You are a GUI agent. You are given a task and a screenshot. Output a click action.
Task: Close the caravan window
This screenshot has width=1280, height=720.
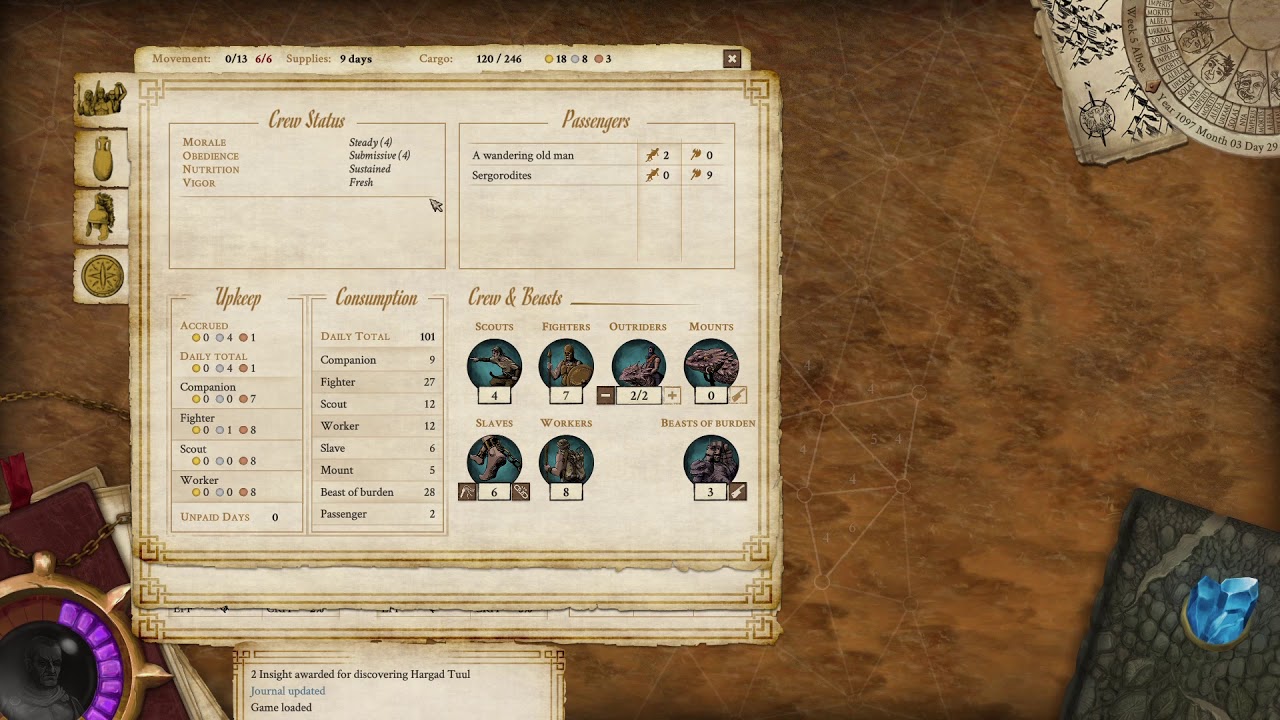732,59
